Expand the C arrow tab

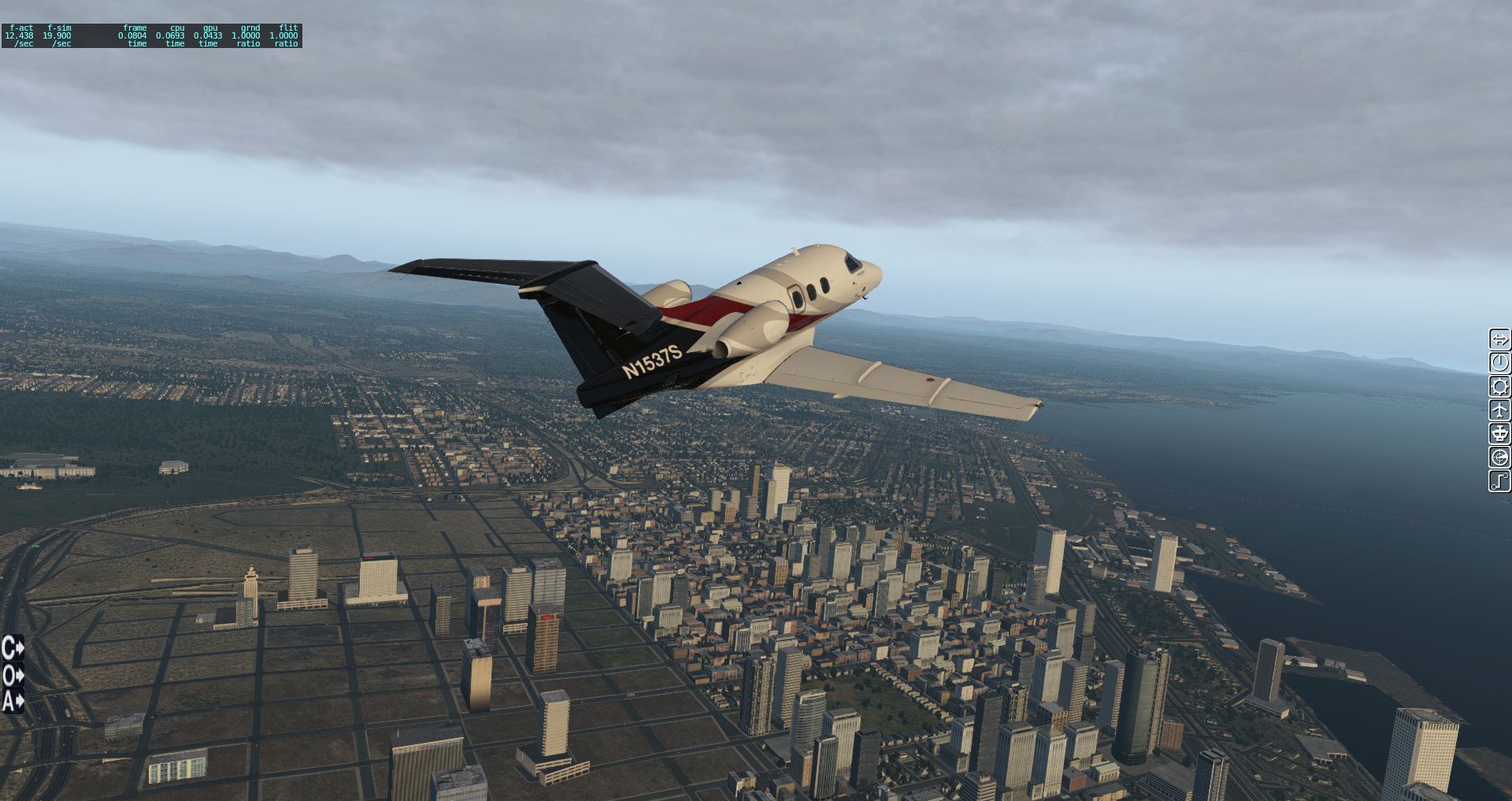click(13, 648)
